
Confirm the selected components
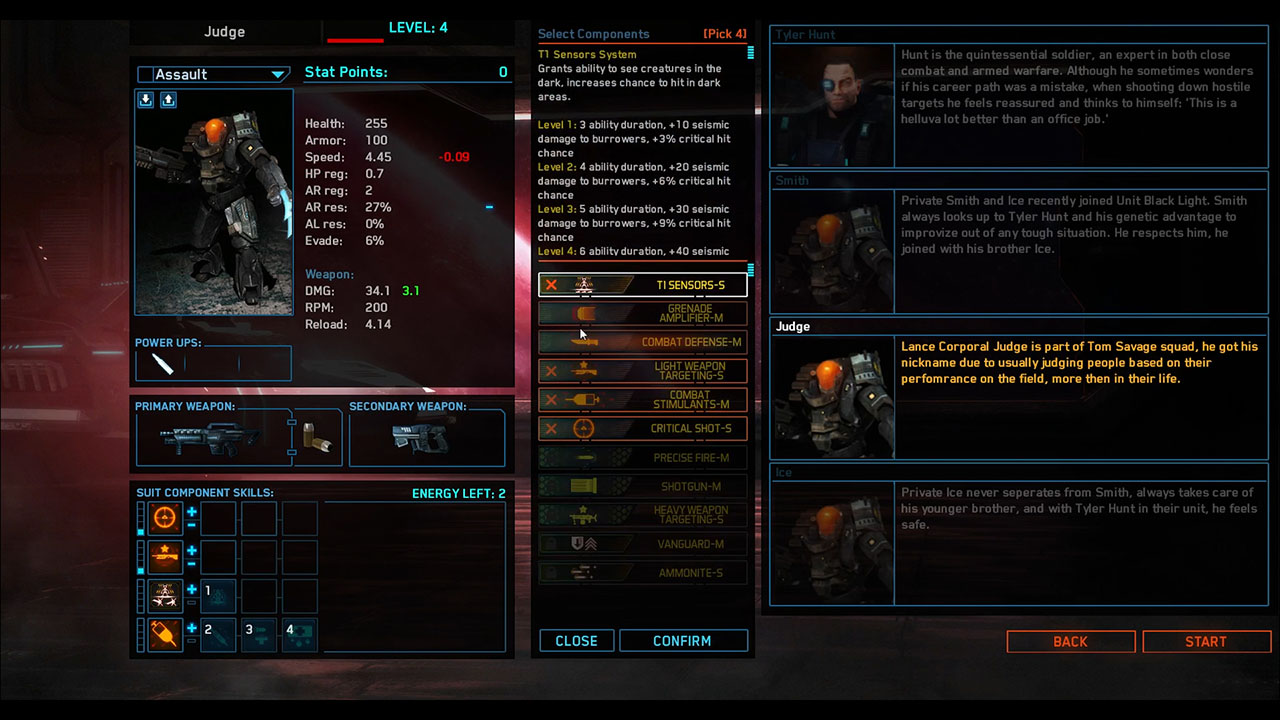[683, 641]
